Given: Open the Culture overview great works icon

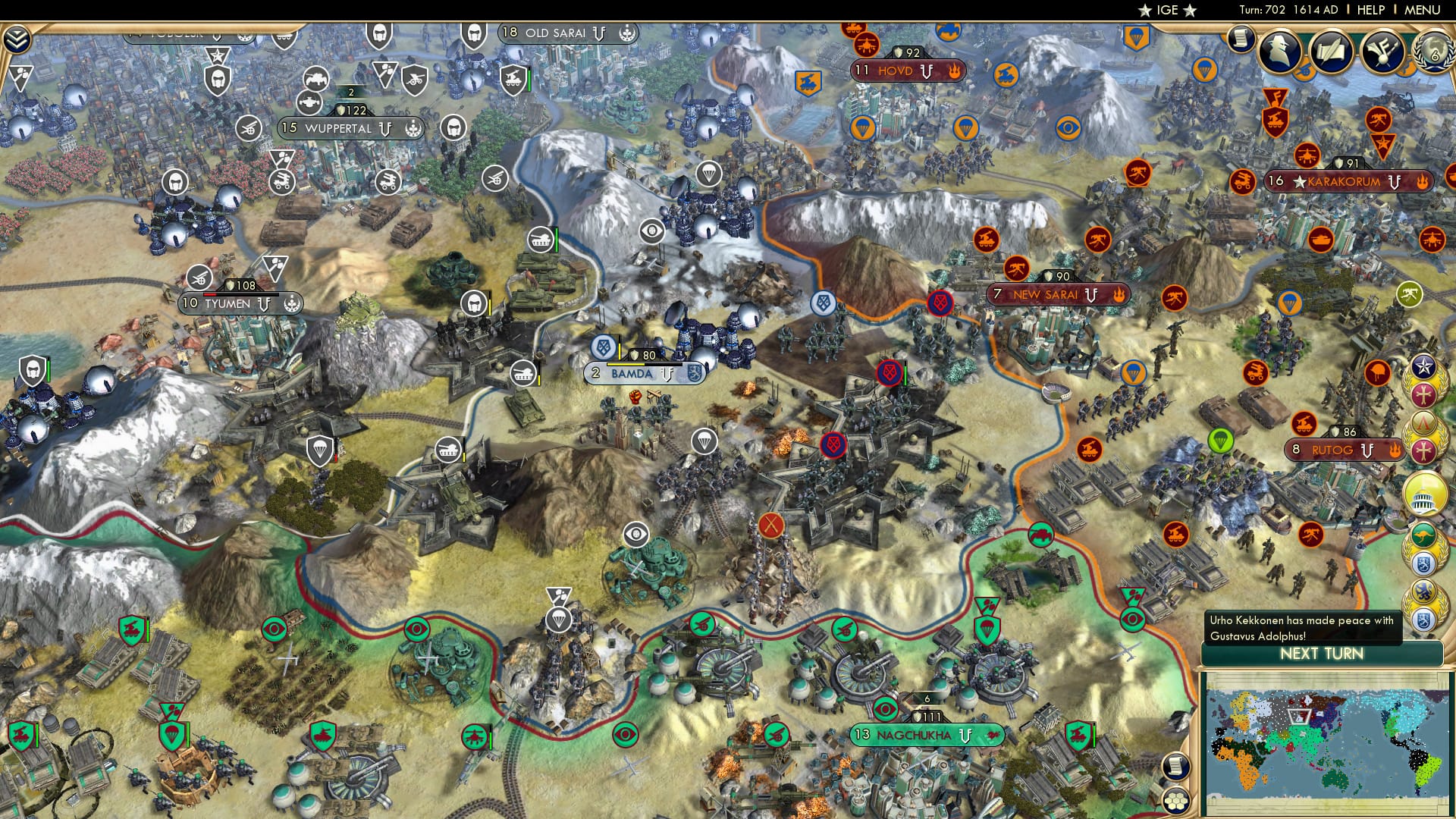Looking at the screenshot, I should point(1382,52).
